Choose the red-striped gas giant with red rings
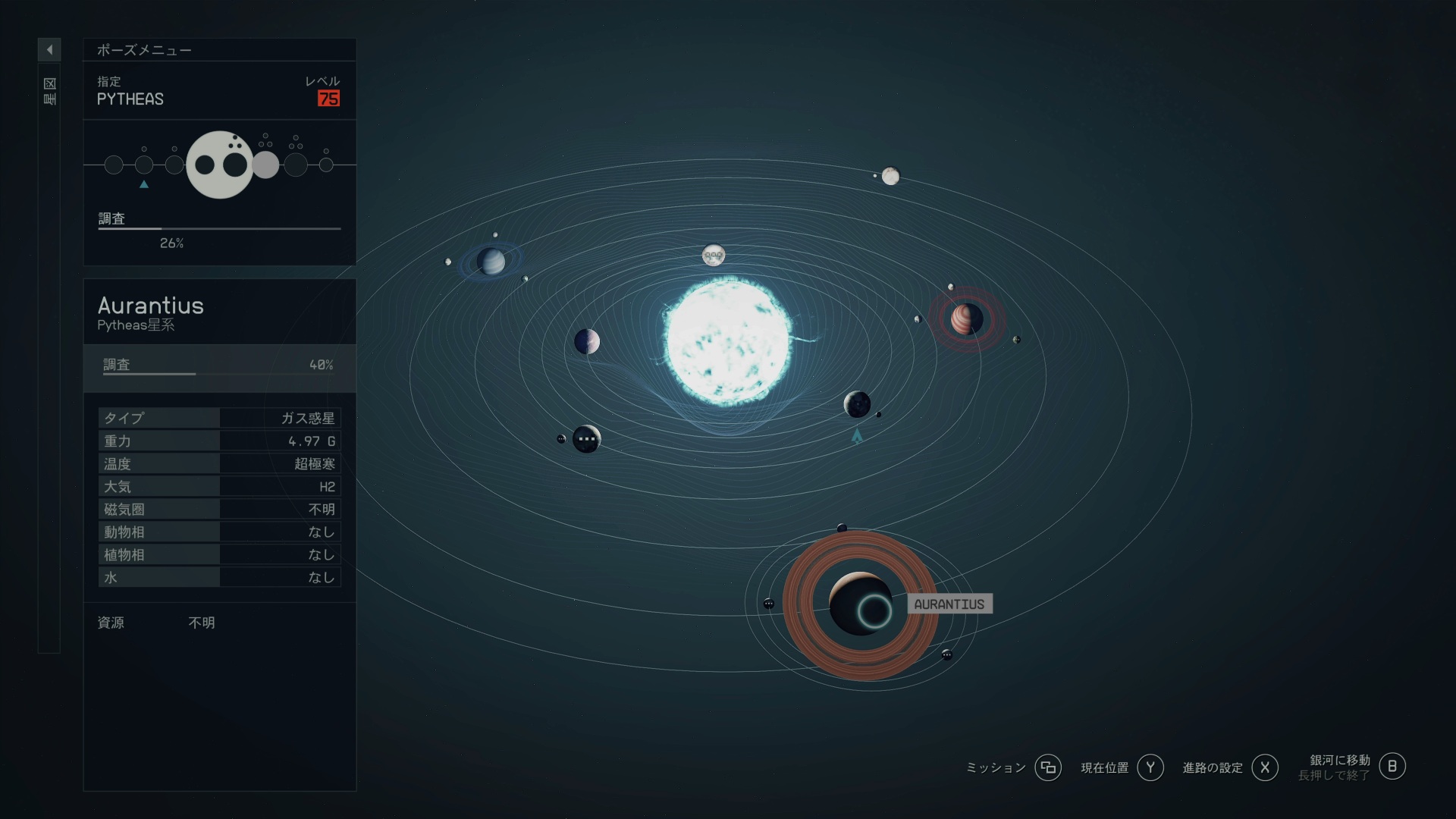This screenshot has height=819, width=1456. point(967,319)
